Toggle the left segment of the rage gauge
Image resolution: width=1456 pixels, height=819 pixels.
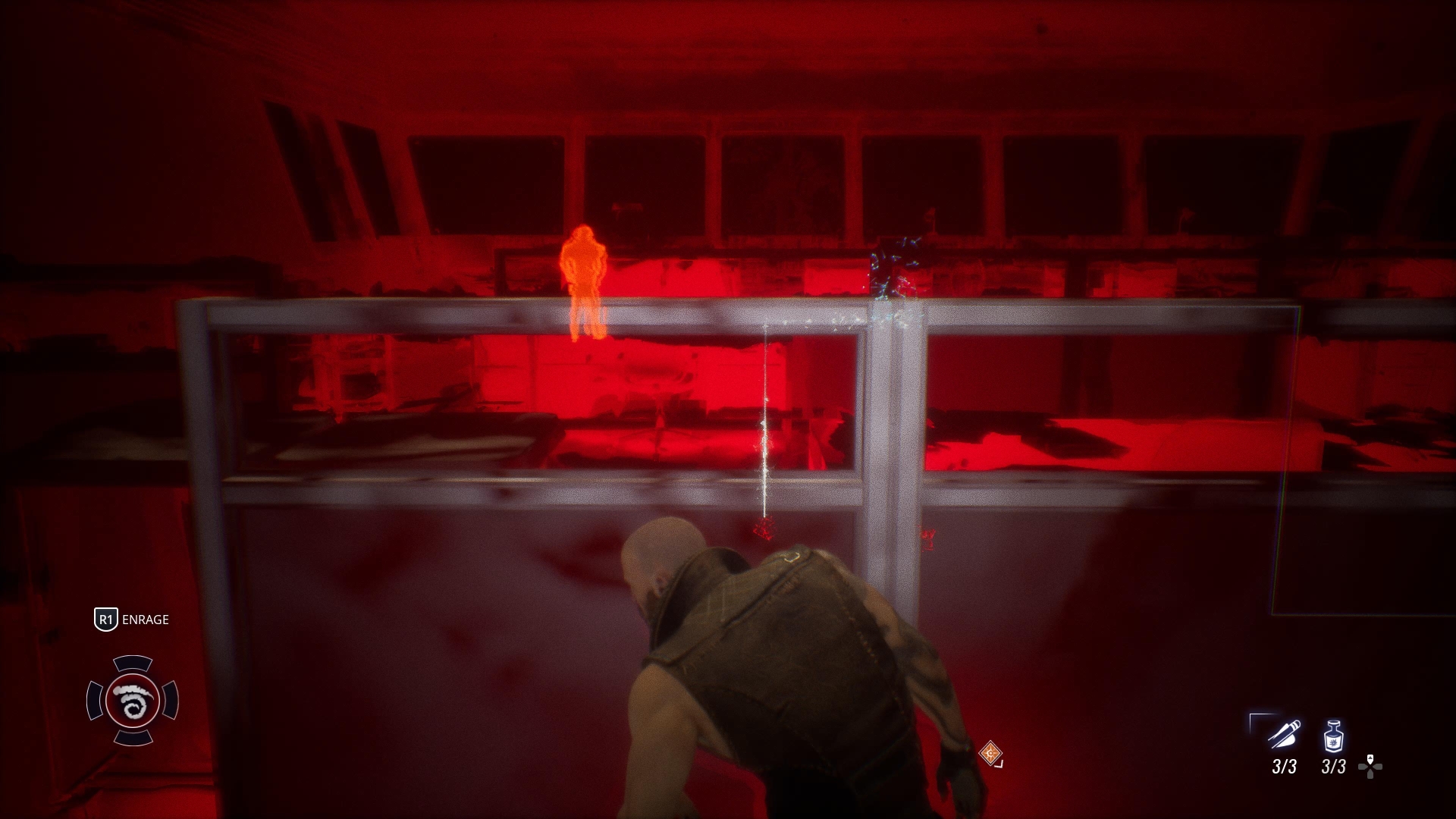click(x=94, y=699)
